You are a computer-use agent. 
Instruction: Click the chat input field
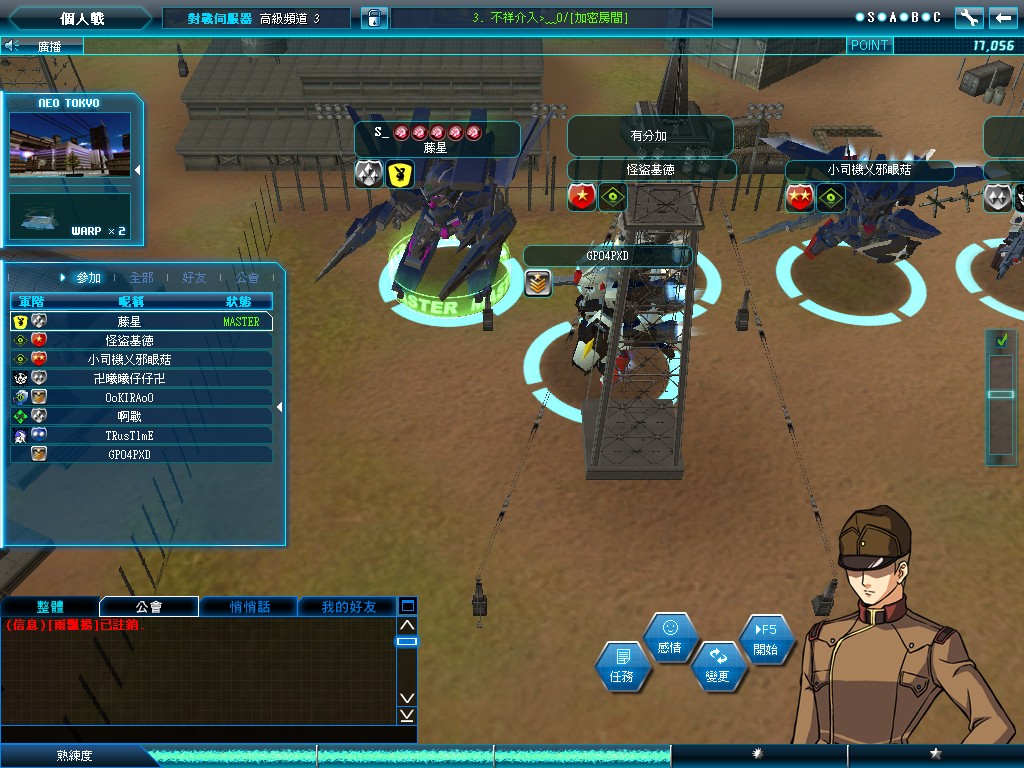[x=200, y=733]
